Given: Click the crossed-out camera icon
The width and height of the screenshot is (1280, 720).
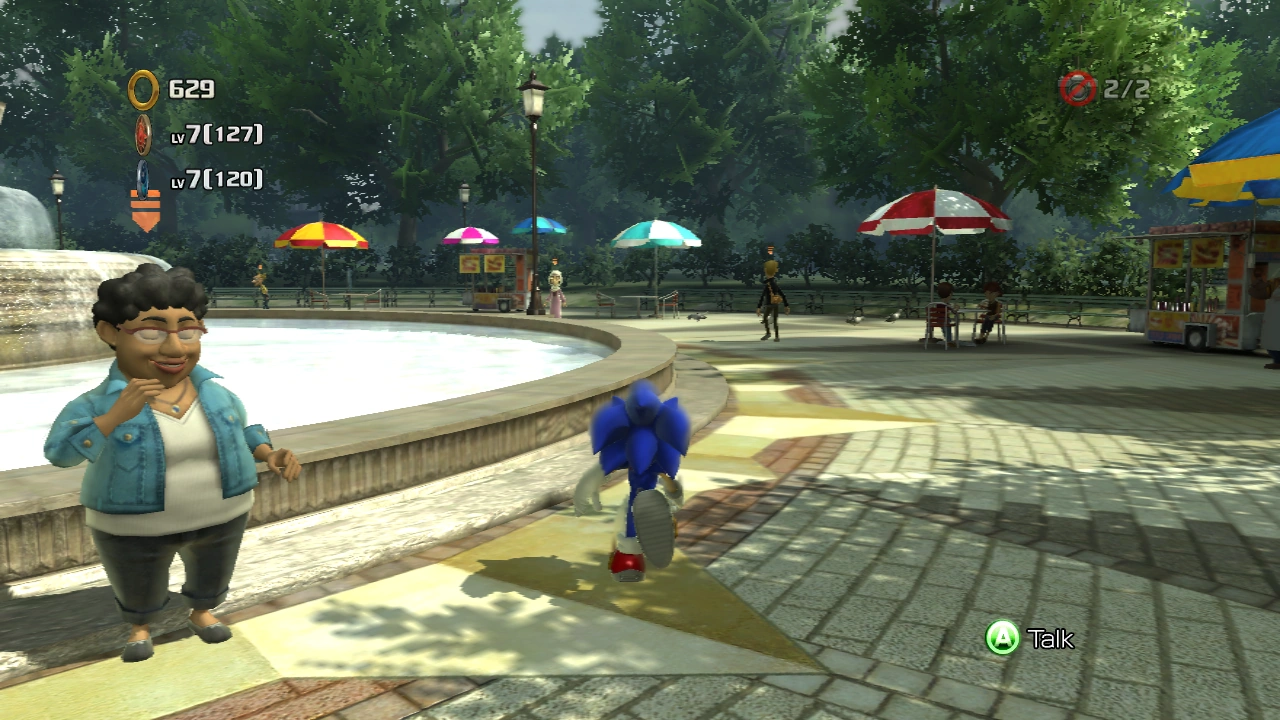Looking at the screenshot, I should 1078,89.
